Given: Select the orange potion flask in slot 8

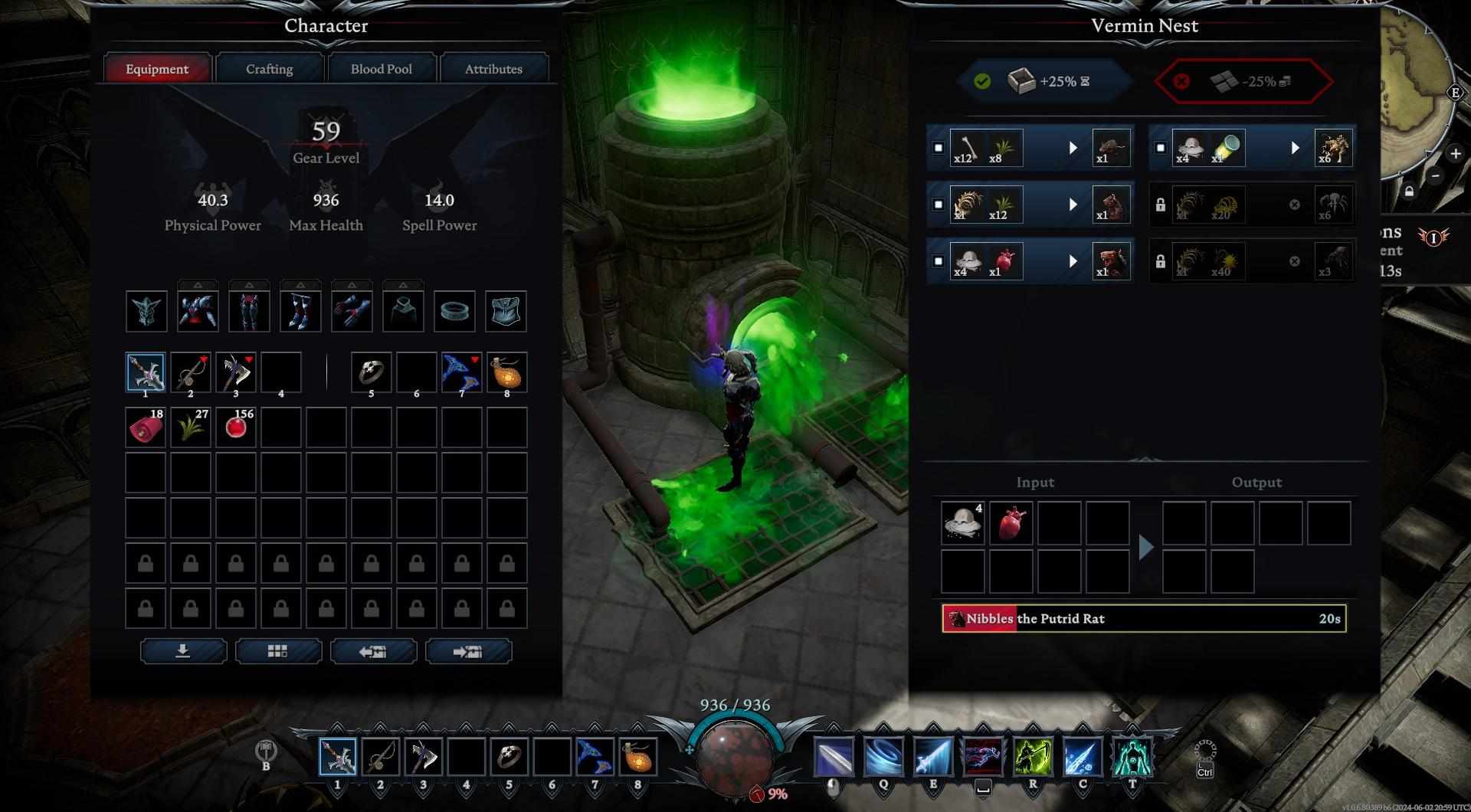Looking at the screenshot, I should point(506,372).
